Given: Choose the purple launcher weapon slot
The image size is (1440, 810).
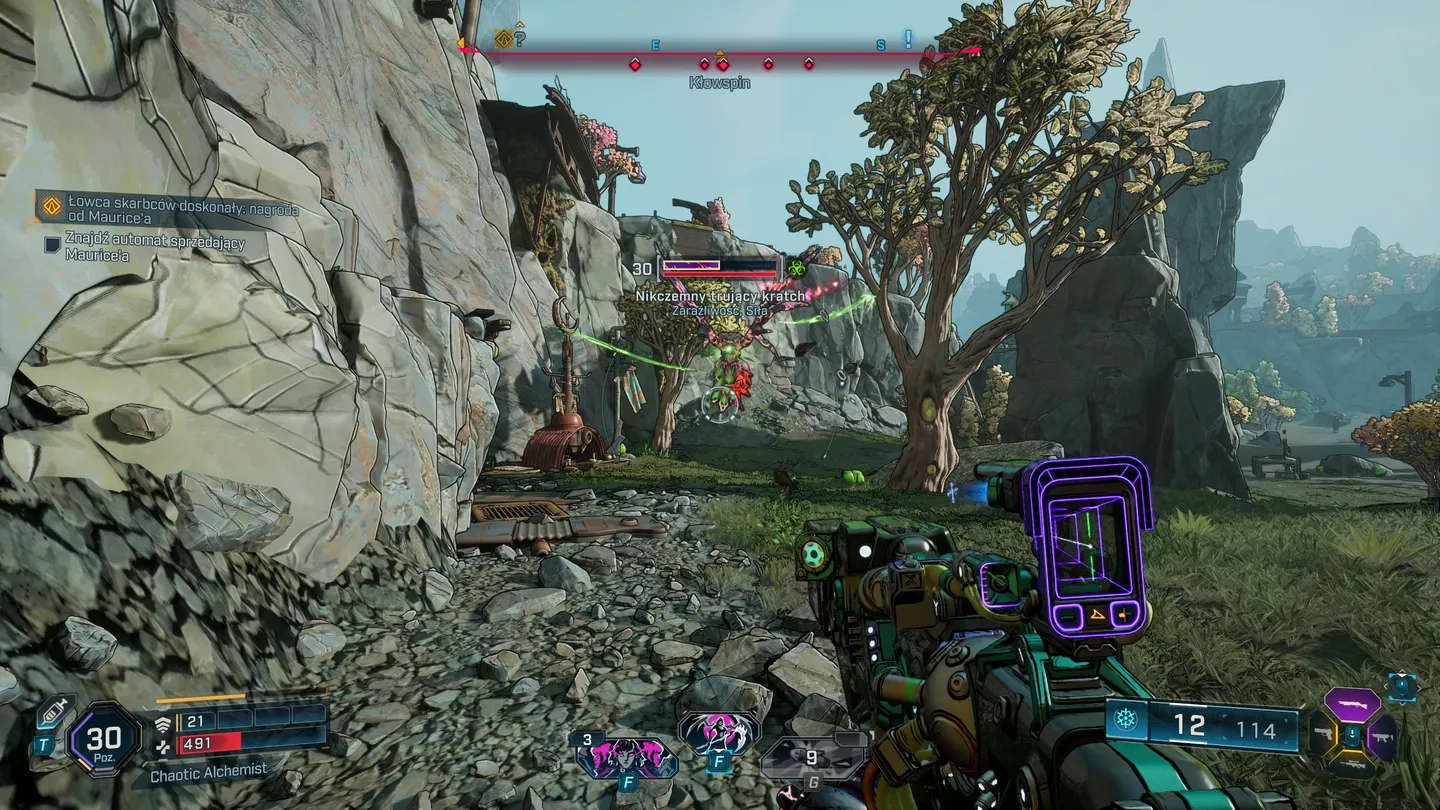Looking at the screenshot, I should coord(1383,736).
